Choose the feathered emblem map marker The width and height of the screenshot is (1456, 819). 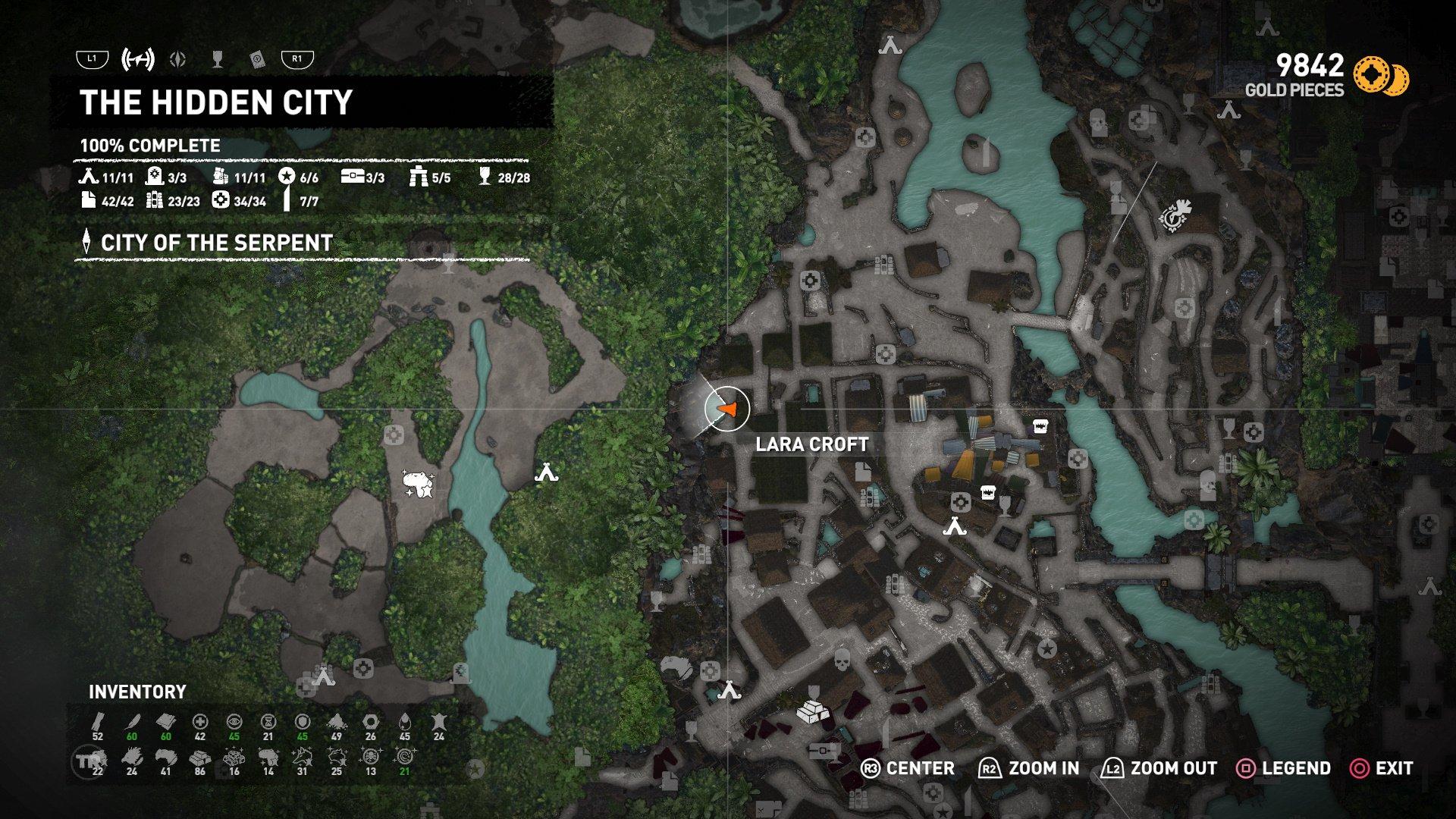pos(1175,214)
